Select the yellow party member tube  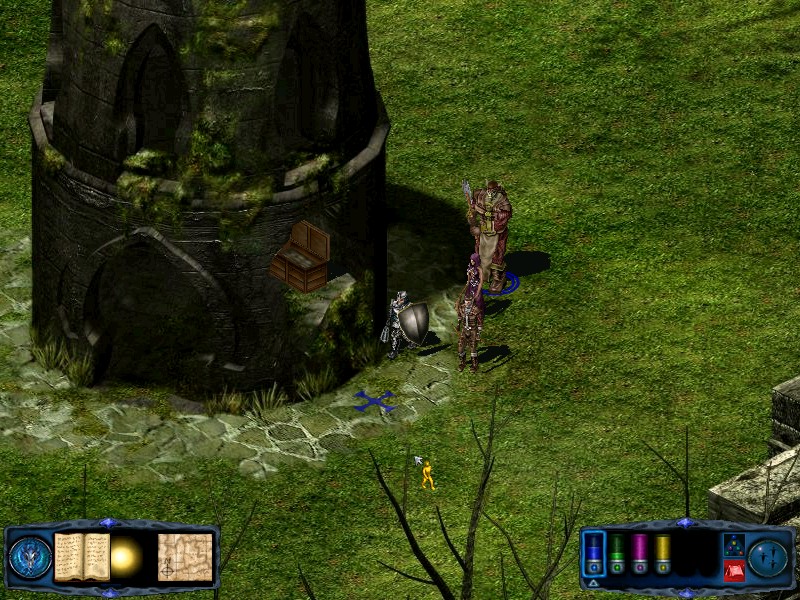tap(662, 553)
